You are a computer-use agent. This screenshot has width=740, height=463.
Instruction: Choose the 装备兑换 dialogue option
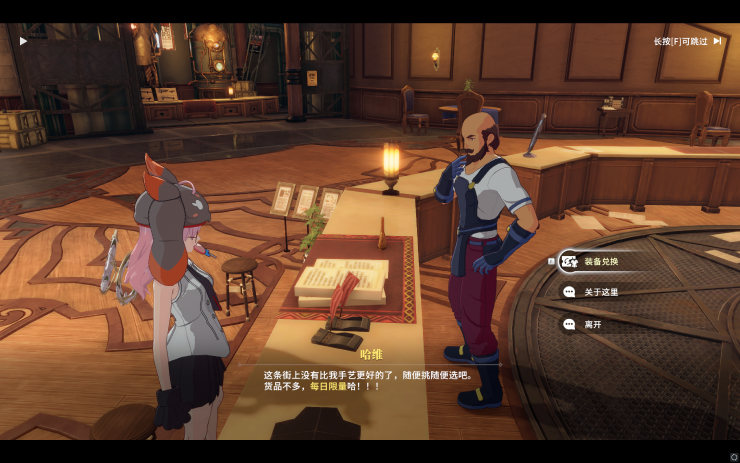click(x=601, y=262)
